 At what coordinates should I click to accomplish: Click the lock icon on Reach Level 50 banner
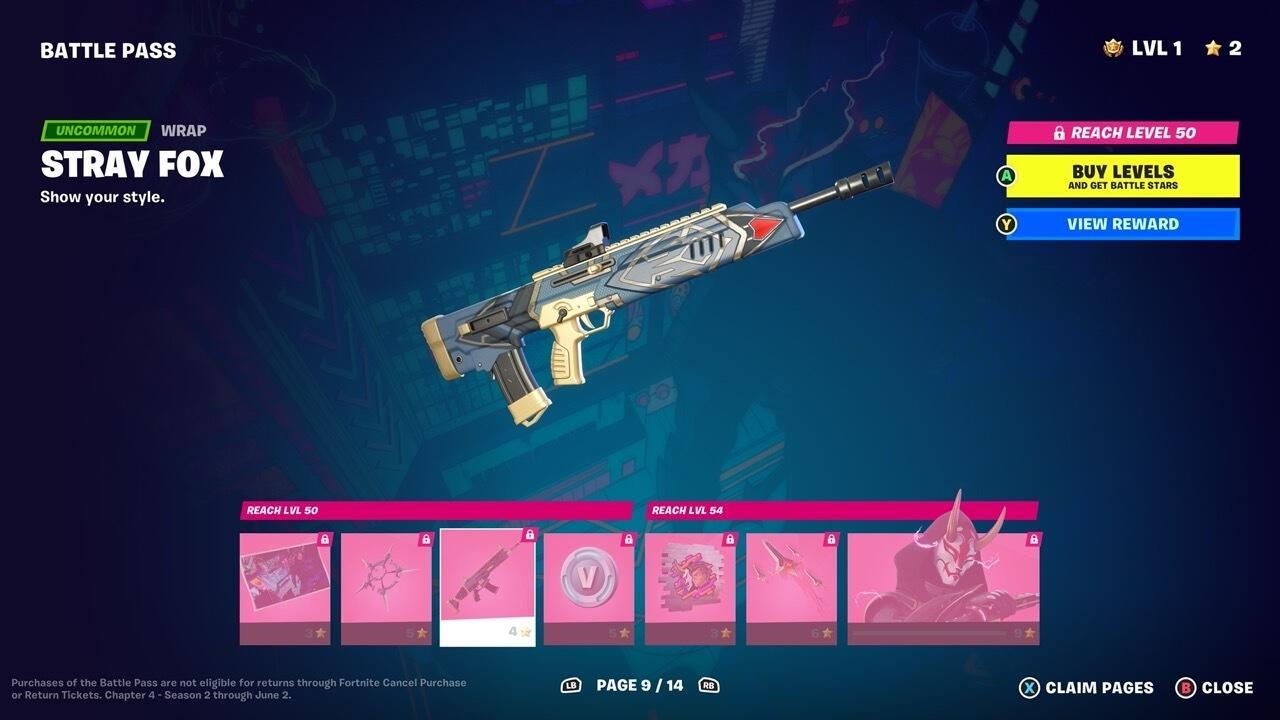pos(1060,131)
